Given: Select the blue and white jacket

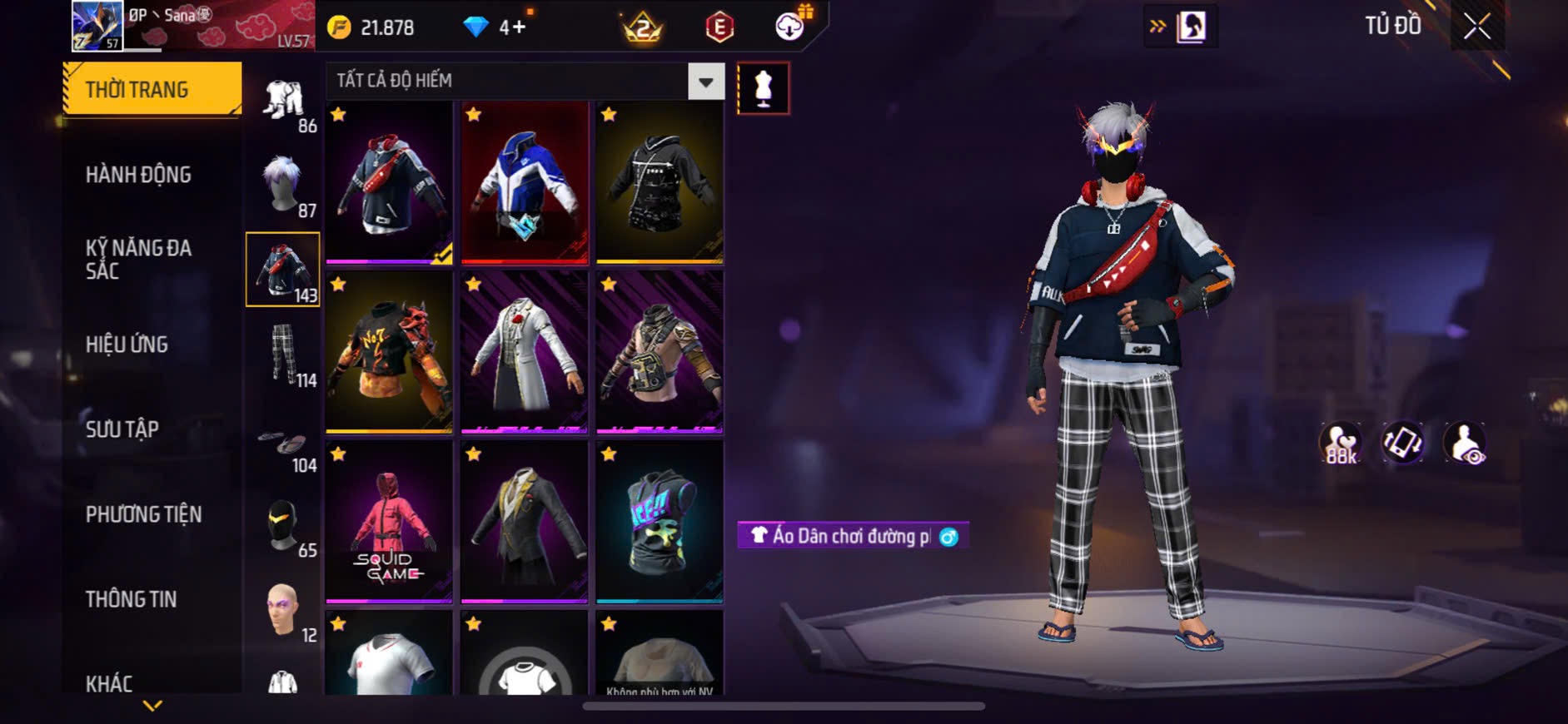Looking at the screenshot, I should (525, 183).
